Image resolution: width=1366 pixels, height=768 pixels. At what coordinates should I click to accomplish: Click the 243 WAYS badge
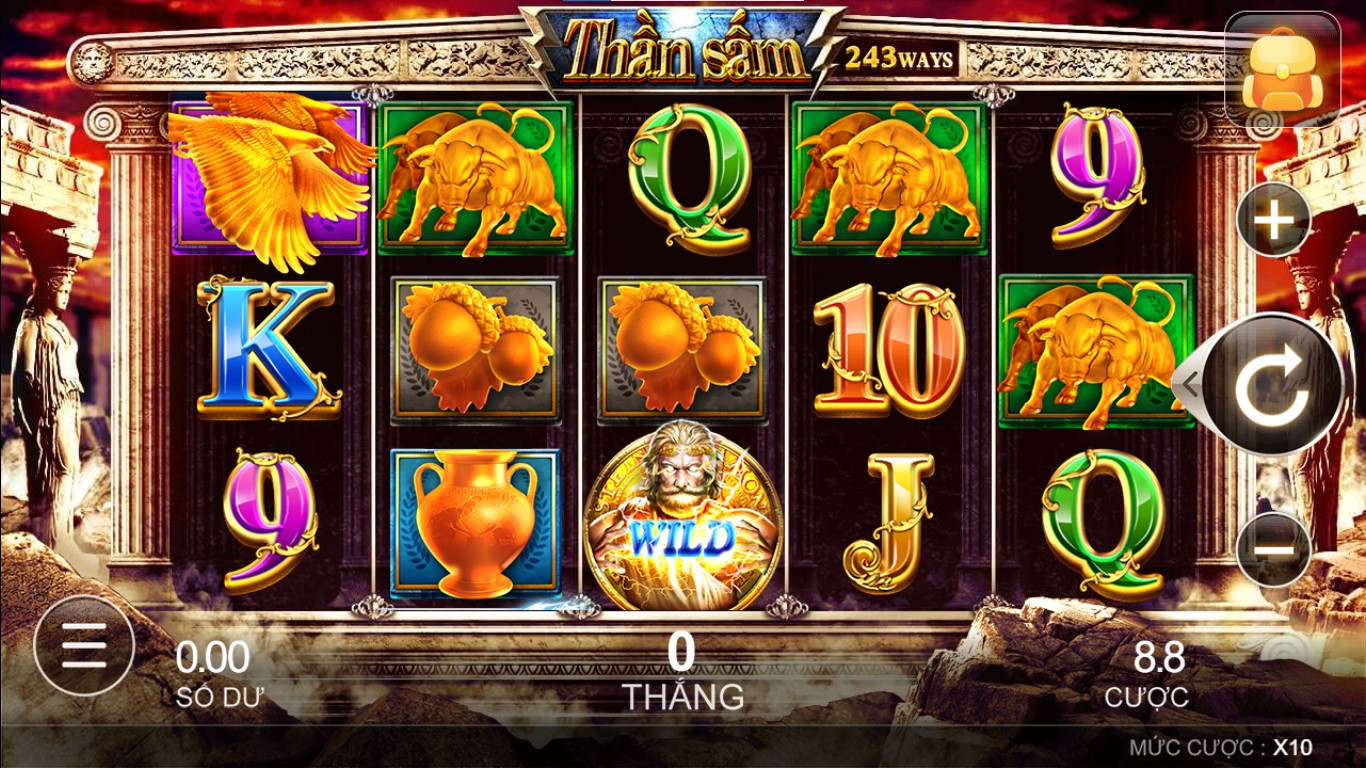[x=899, y=58]
